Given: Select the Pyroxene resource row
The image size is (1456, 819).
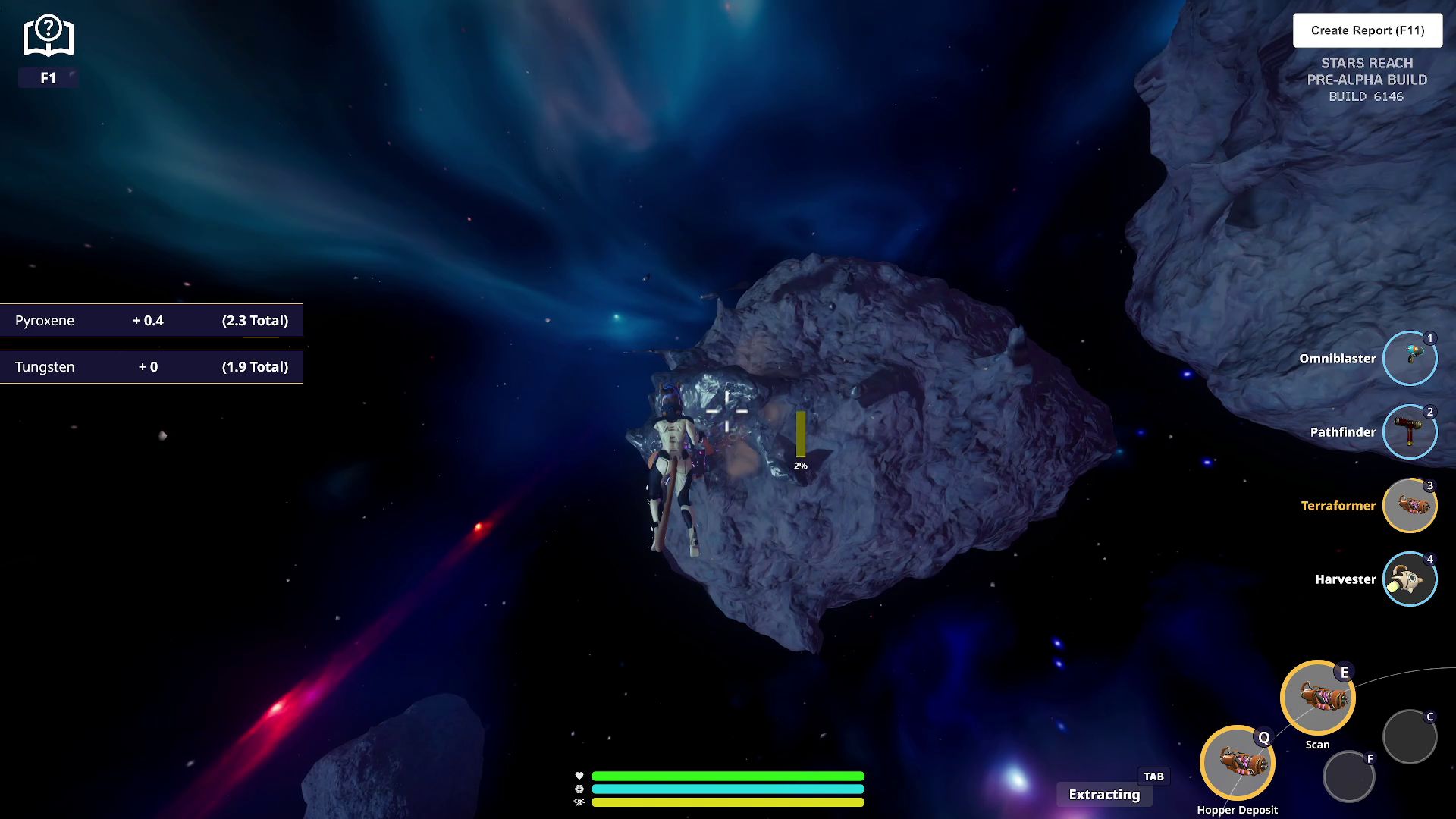Looking at the screenshot, I should [x=152, y=321].
